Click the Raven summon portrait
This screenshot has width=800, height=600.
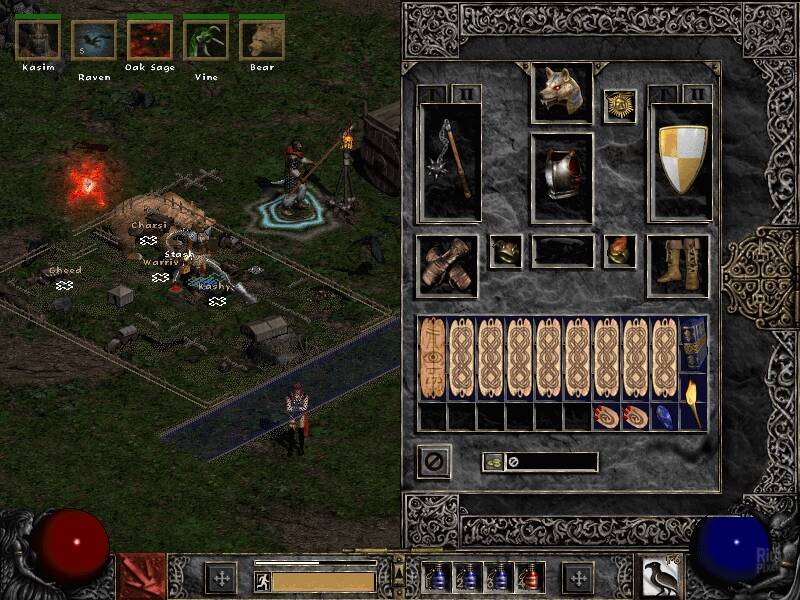(93, 39)
